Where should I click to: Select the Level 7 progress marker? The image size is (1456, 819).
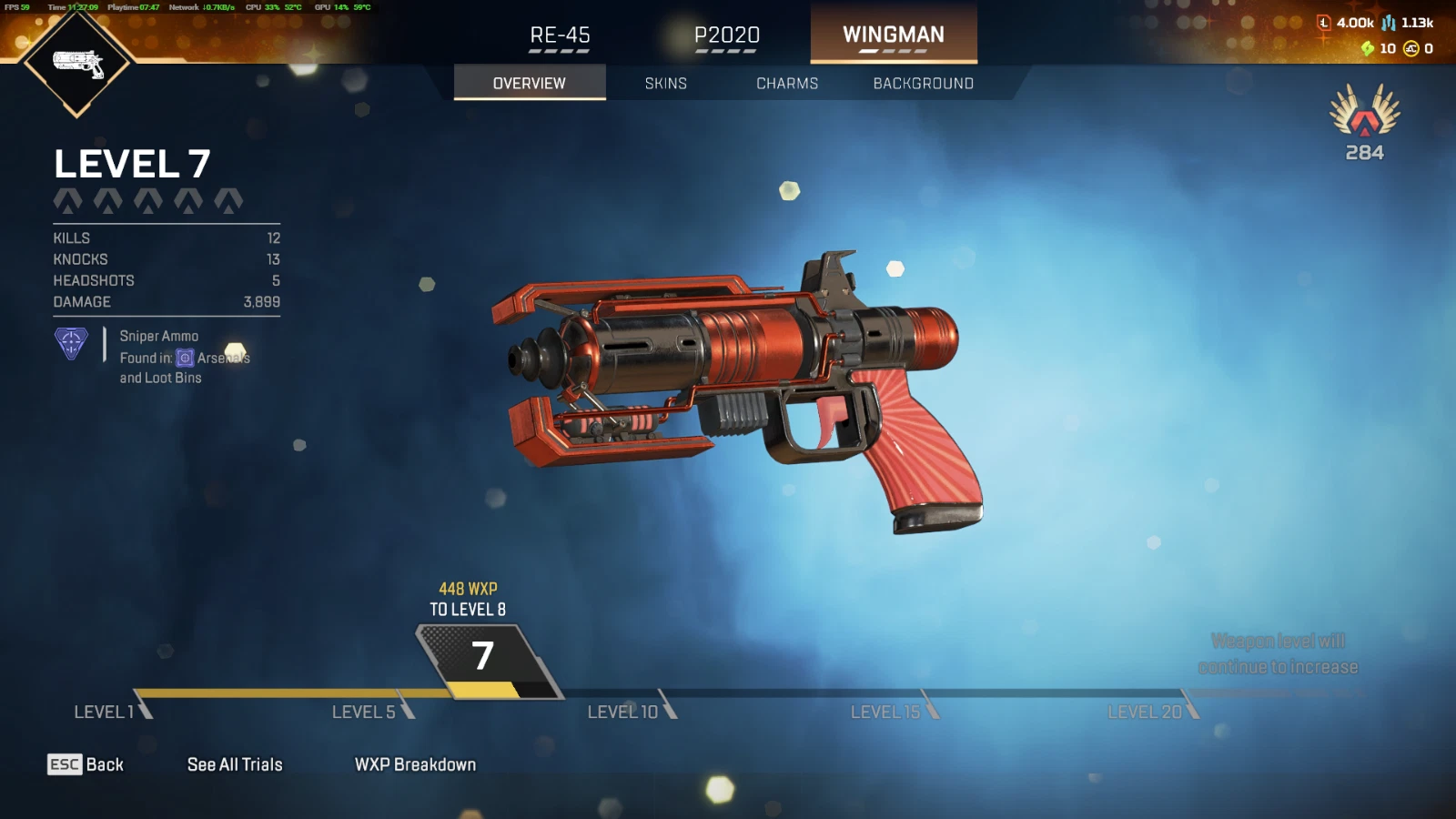tap(485, 659)
